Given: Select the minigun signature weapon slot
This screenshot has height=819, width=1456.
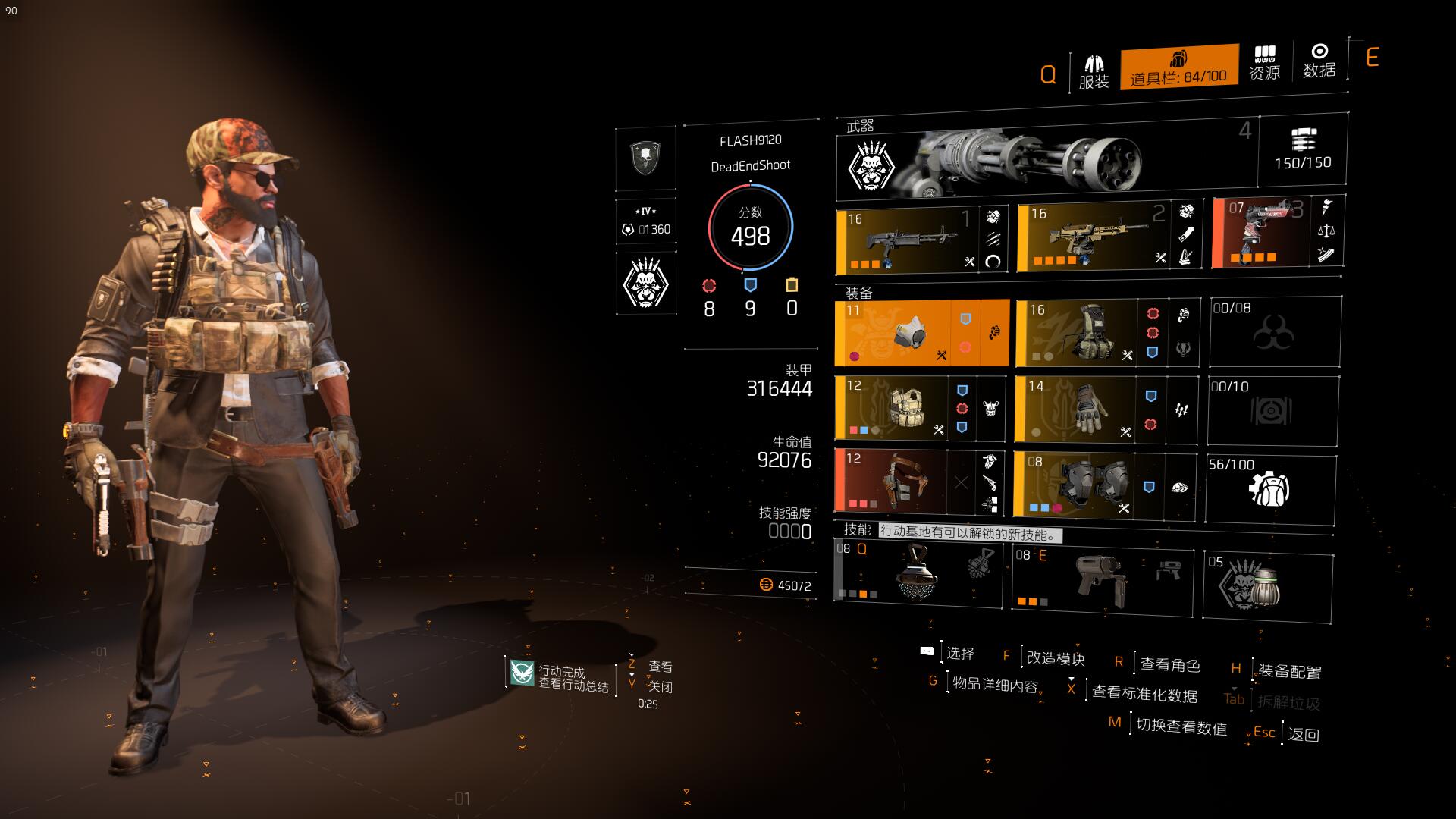Looking at the screenshot, I should pyautogui.click(x=1046, y=160).
